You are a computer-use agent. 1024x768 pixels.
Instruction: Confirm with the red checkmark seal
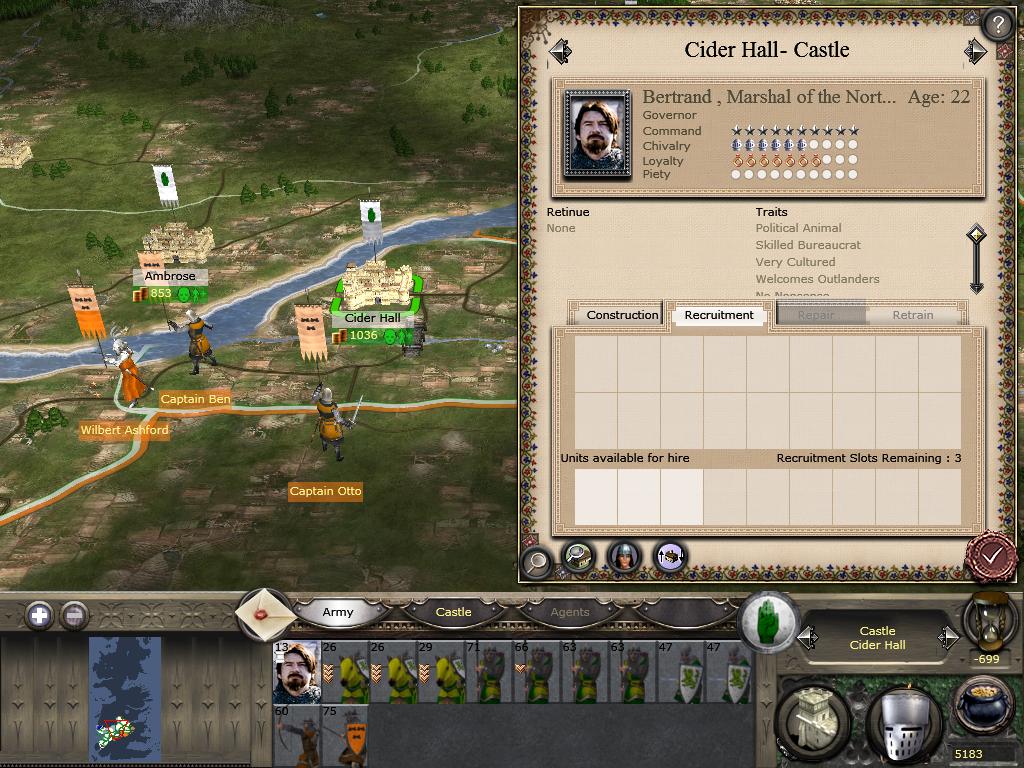[992, 554]
